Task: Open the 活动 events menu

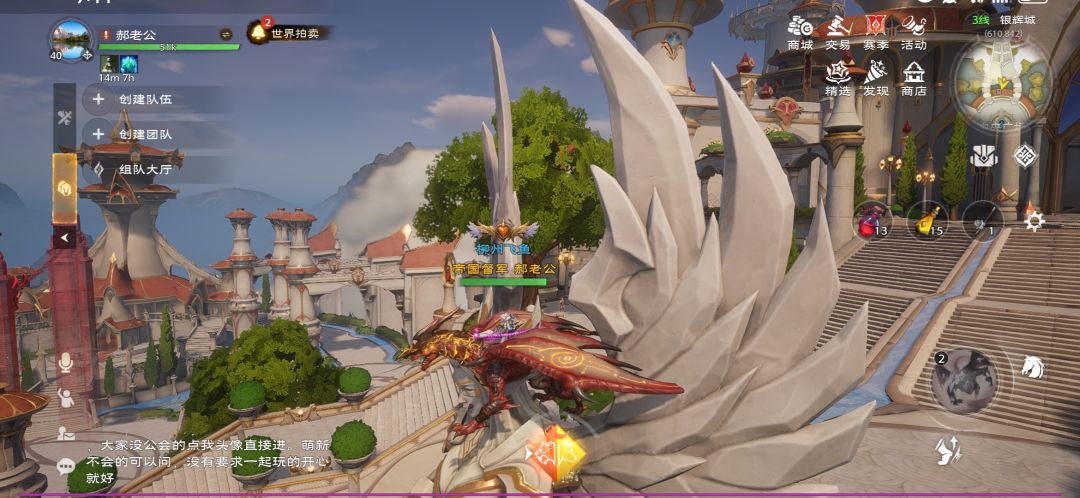Action: click(x=913, y=31)
